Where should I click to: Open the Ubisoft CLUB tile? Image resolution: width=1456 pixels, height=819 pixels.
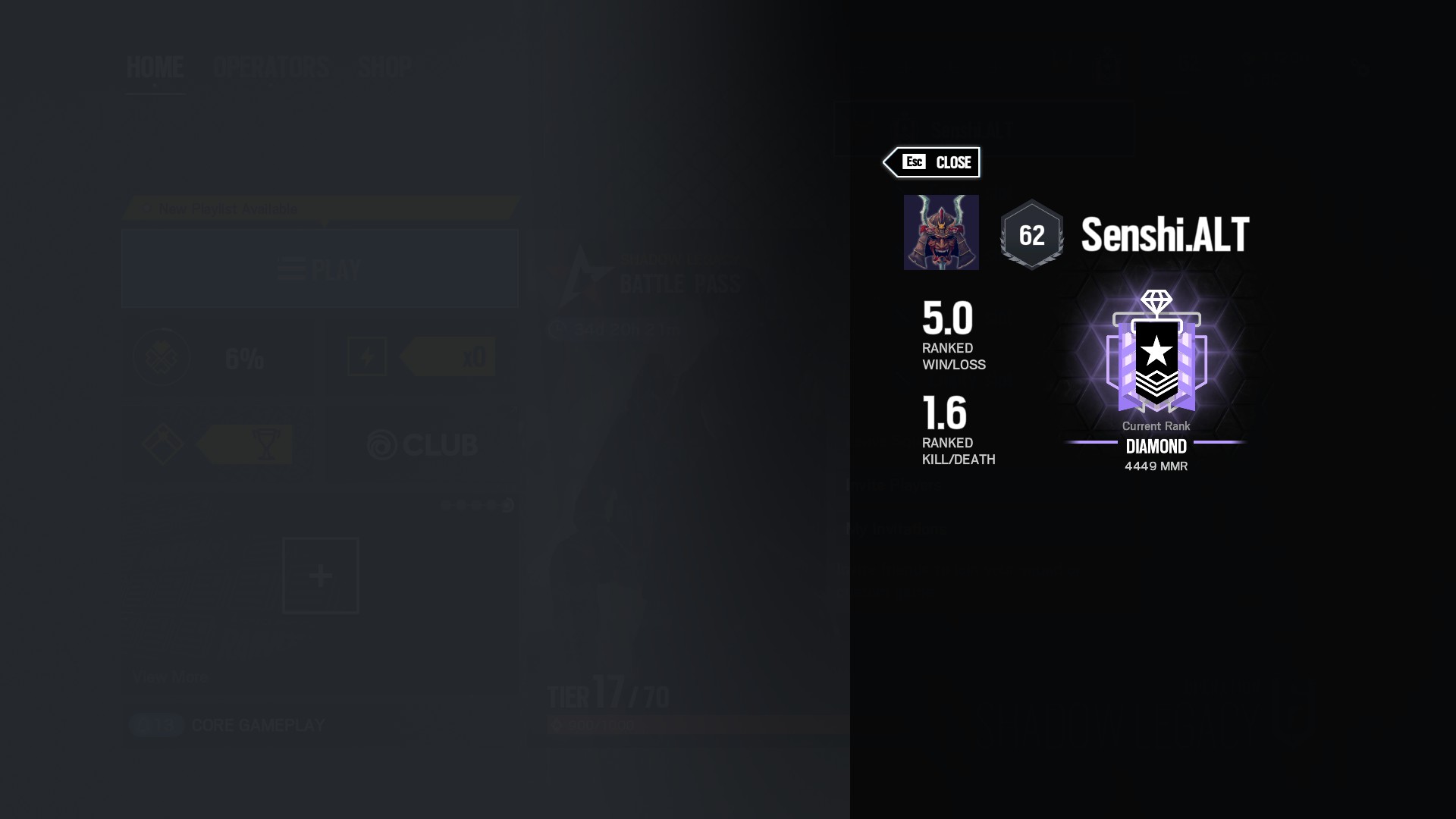pos(422,445)
